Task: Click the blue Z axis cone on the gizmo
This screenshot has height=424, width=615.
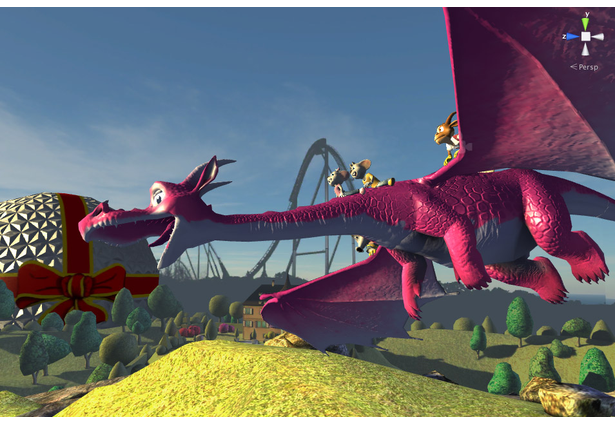Action: pyautogui.click(x=571, y=36)
